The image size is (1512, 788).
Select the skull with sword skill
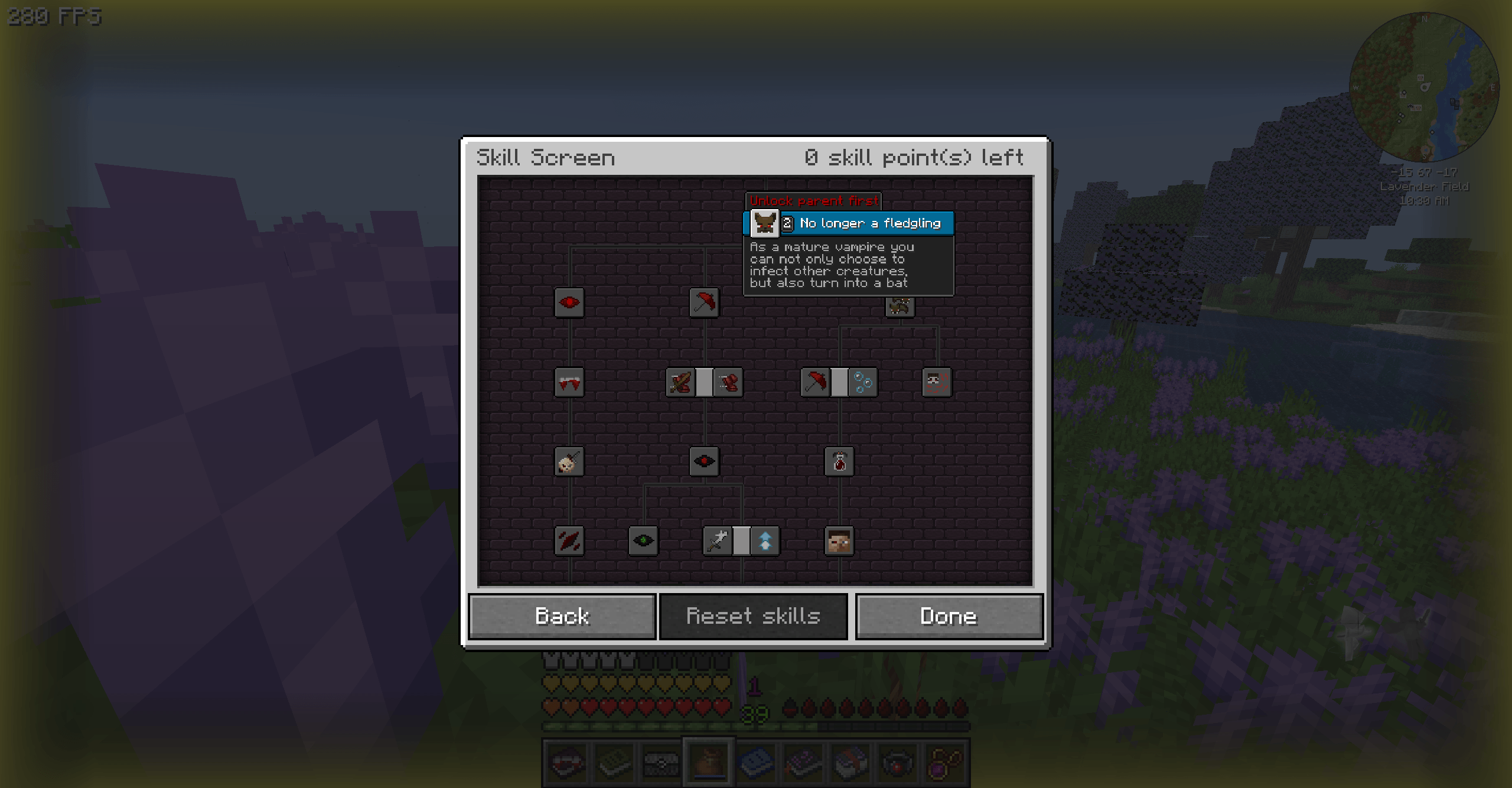569,461
